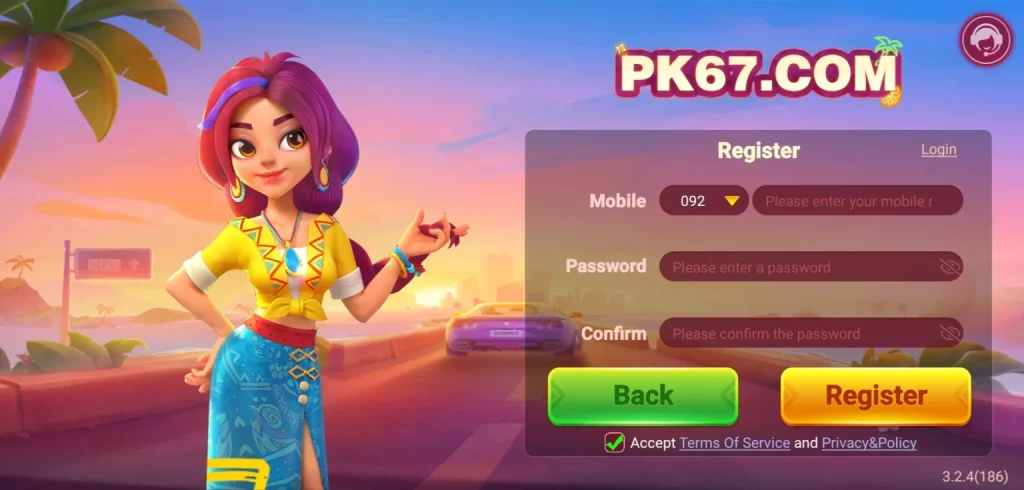The image size is (1024, 490).
Task: Uncheck the Accept terms checkbox
Action: [615, 442]
